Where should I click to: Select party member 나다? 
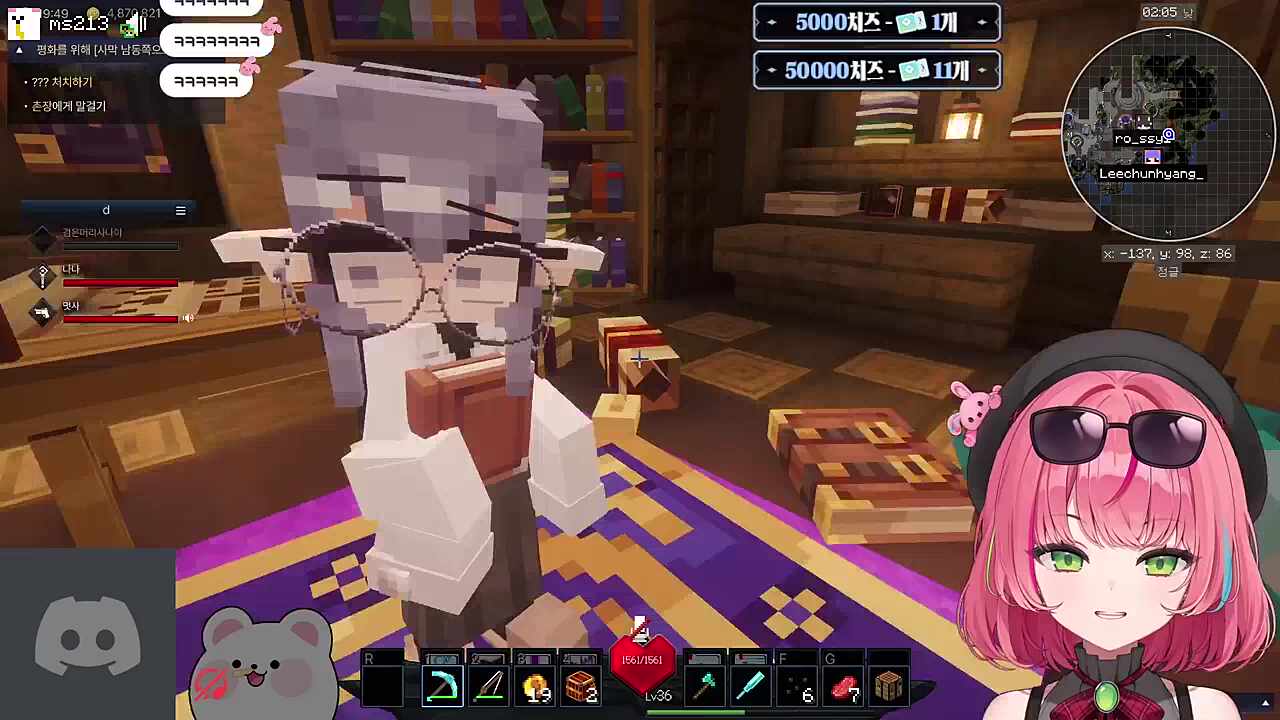(72, 270)
